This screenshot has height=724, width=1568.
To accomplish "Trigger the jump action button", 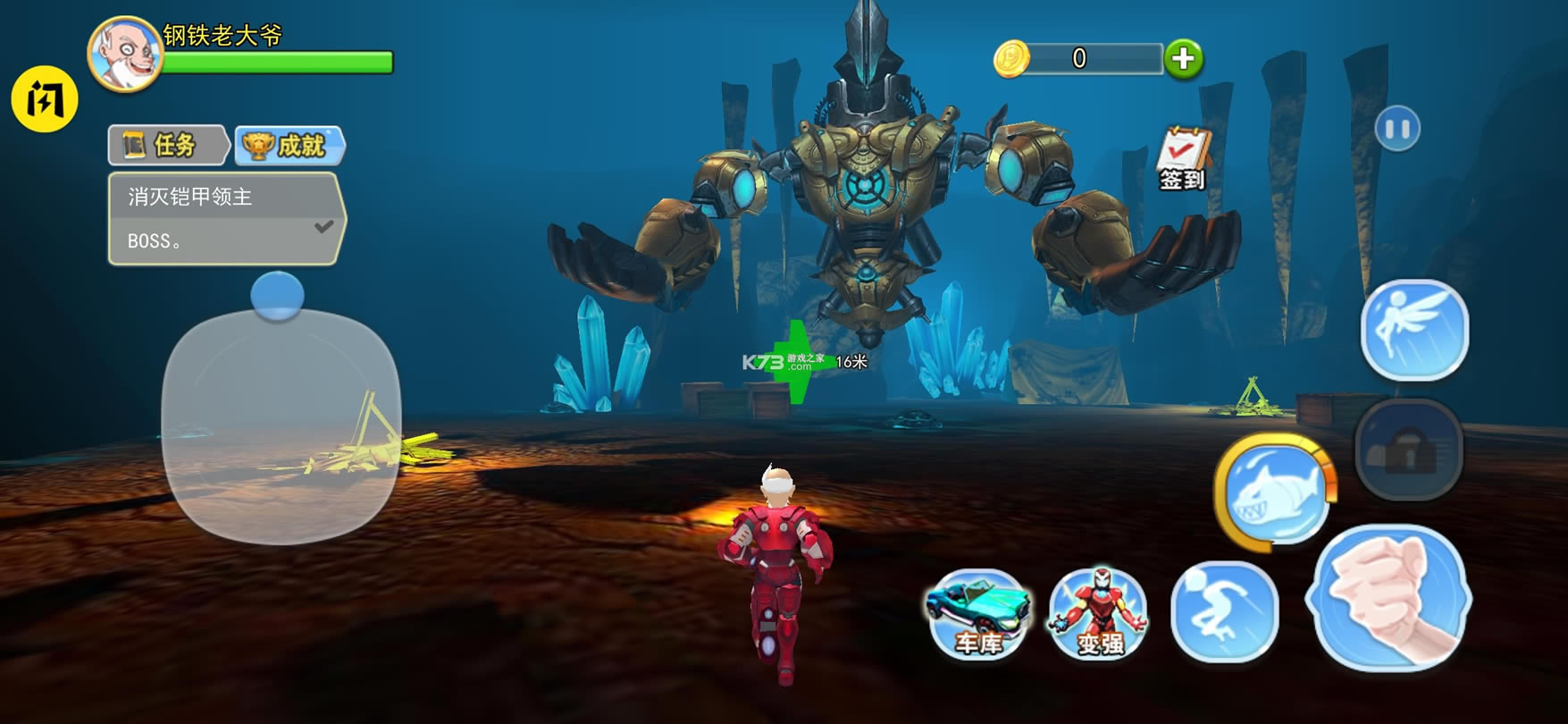I will click(x=1224, y=611).
